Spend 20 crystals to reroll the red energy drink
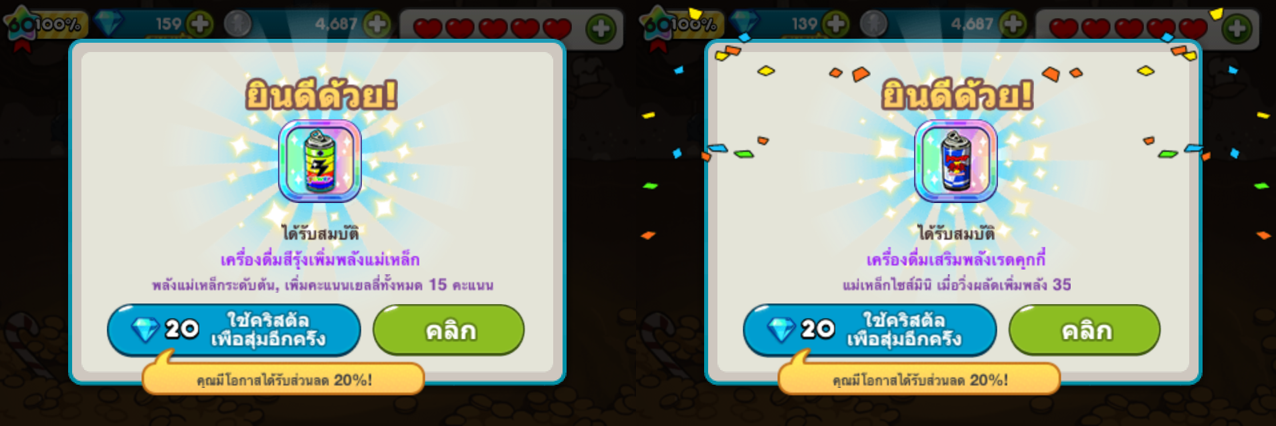Viewport: 1276px width, 426px height. click(x=870, y=330)
